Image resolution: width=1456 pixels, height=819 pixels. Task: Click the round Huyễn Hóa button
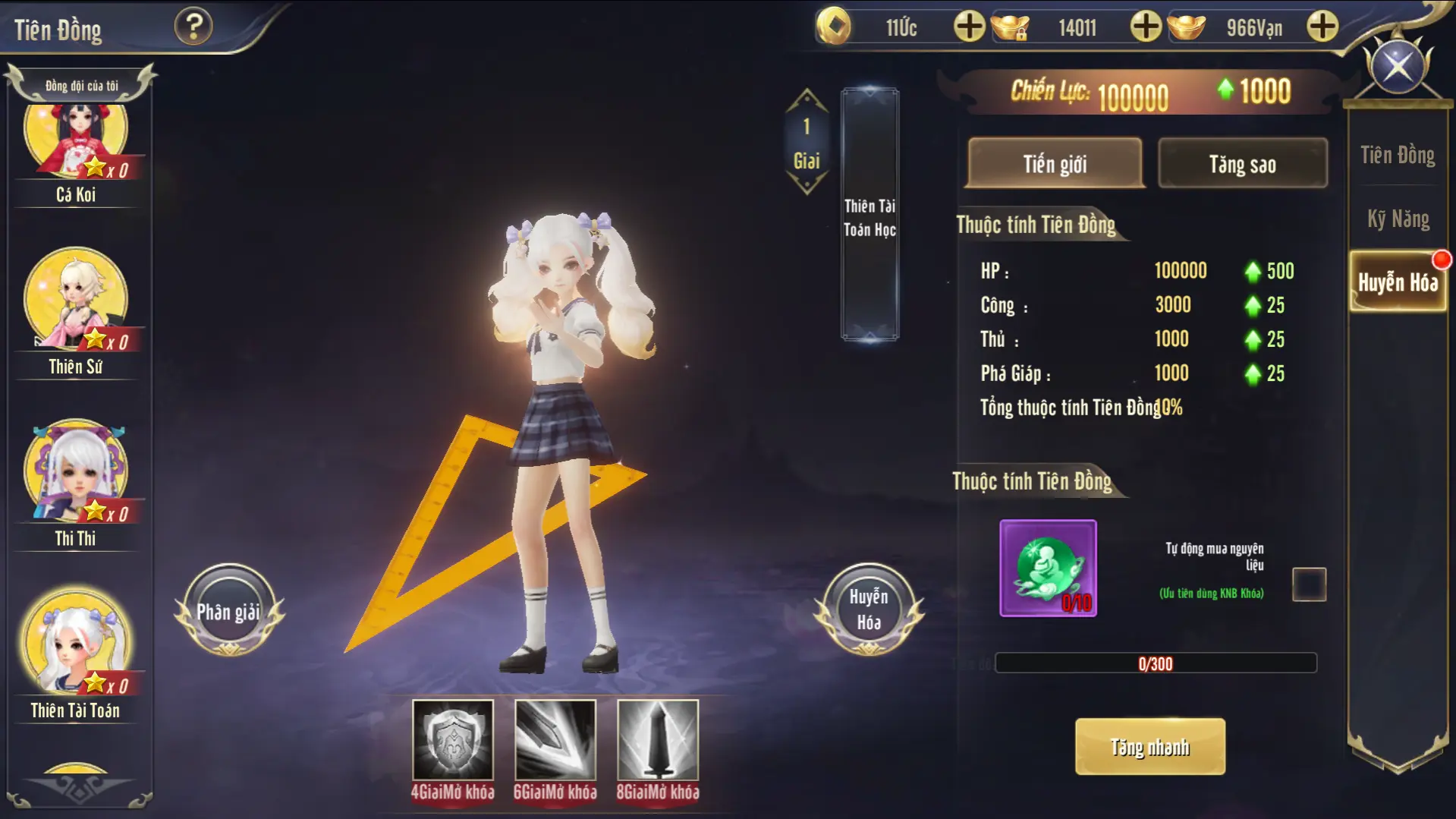coord(869,610)
